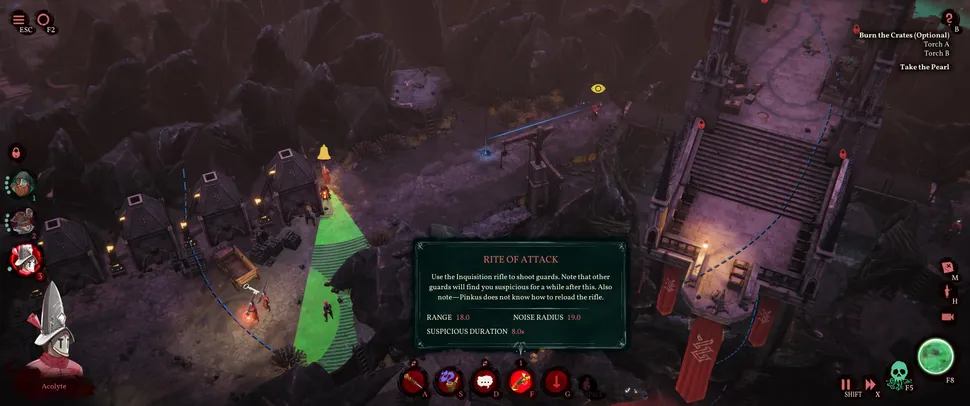Use the speech bubble talk ability

click(x=486, y=381)
